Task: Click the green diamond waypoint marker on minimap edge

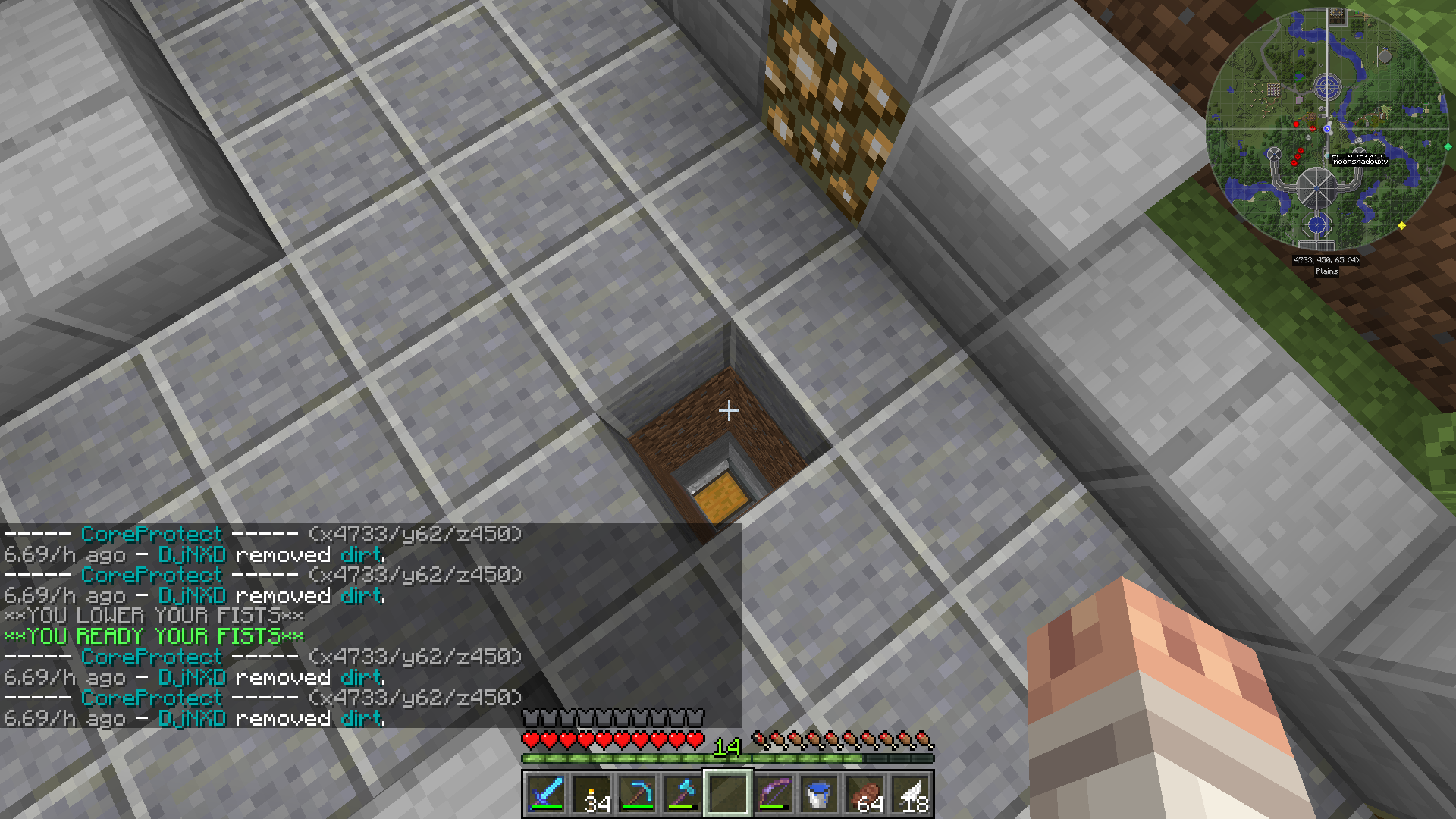Action: tap(1448, 147)
